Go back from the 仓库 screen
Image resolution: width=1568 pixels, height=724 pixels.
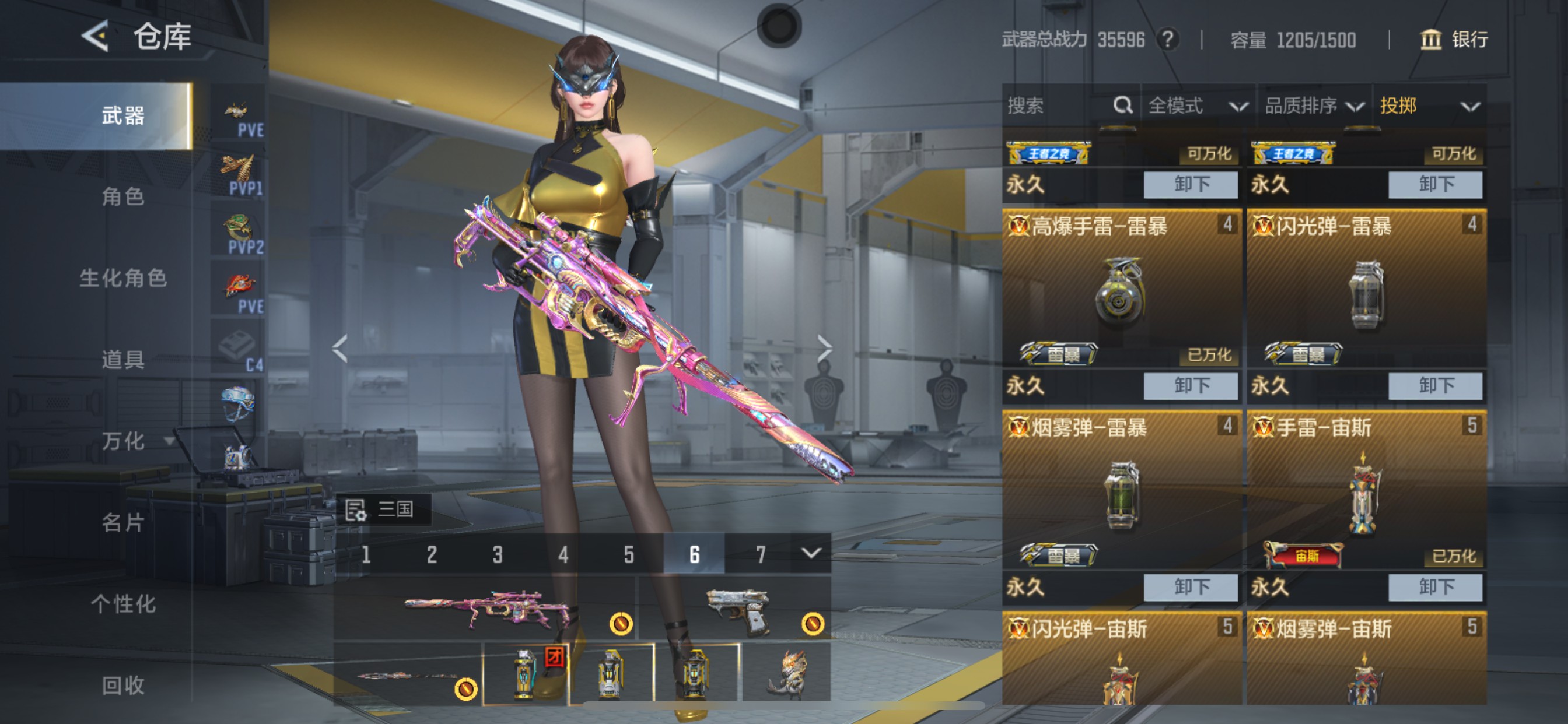tap(96, 36)
